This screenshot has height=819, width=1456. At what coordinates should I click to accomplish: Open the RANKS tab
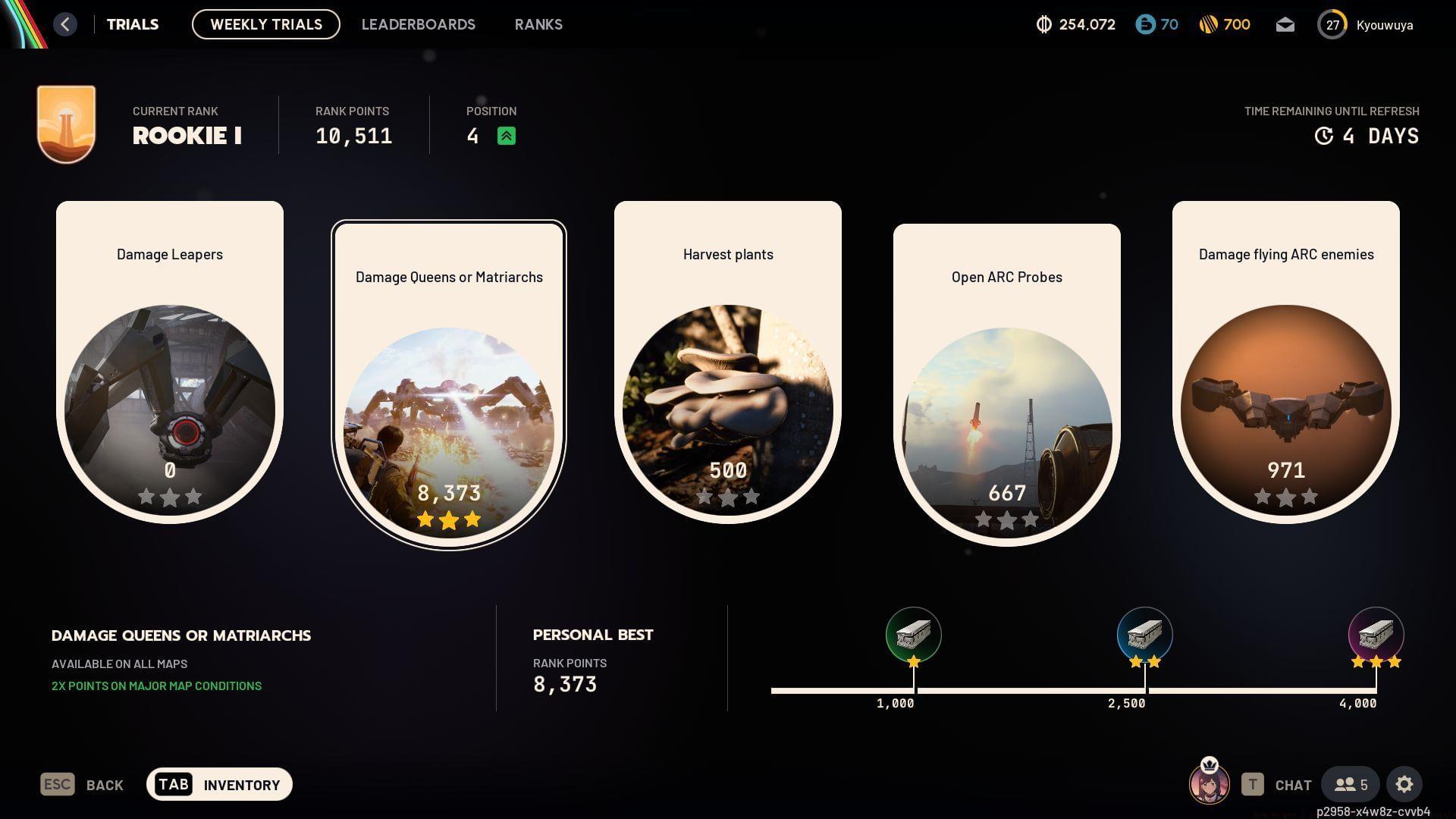[538, 24]
